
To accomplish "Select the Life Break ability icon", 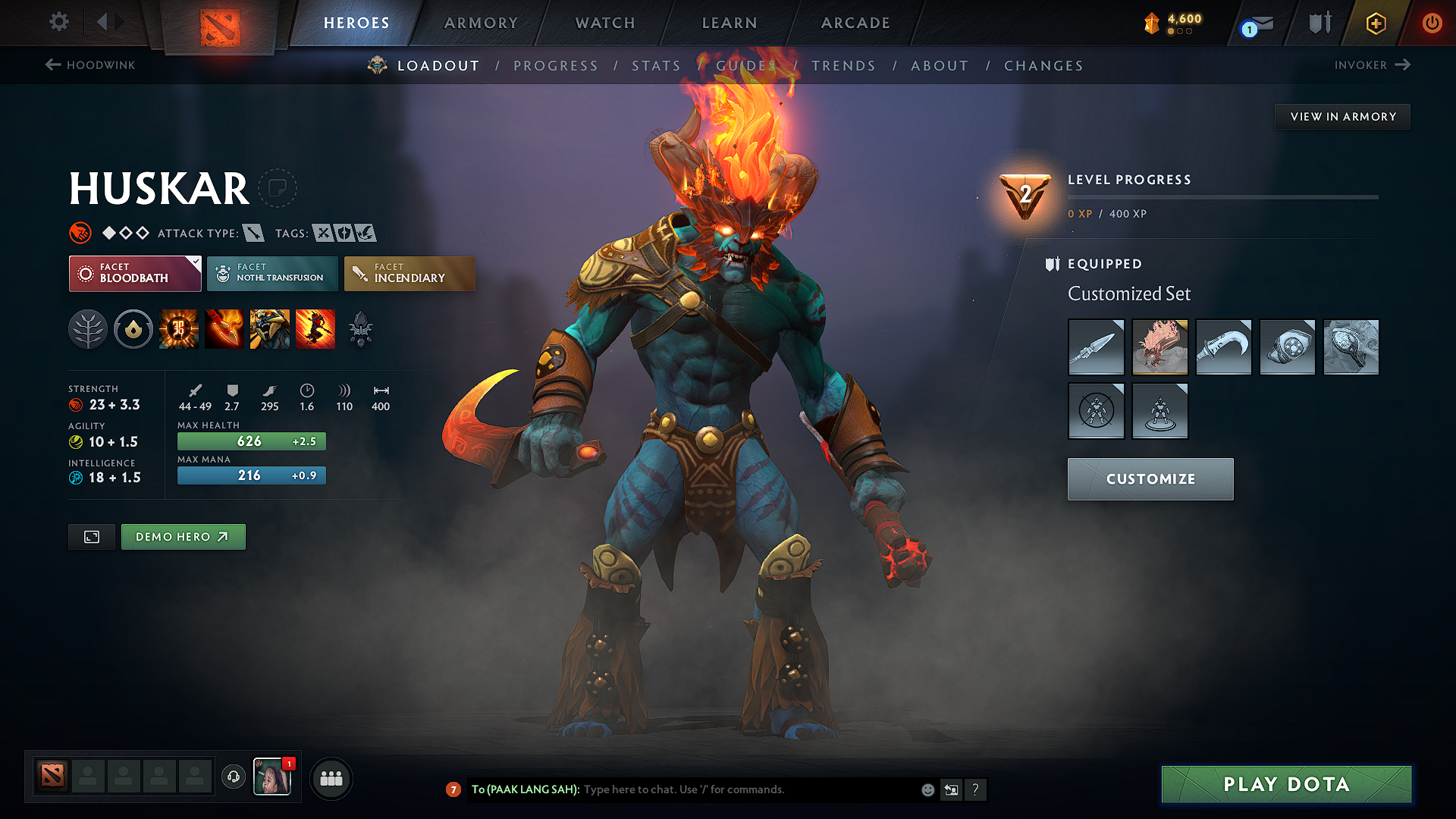I will (x=315, y=329).
